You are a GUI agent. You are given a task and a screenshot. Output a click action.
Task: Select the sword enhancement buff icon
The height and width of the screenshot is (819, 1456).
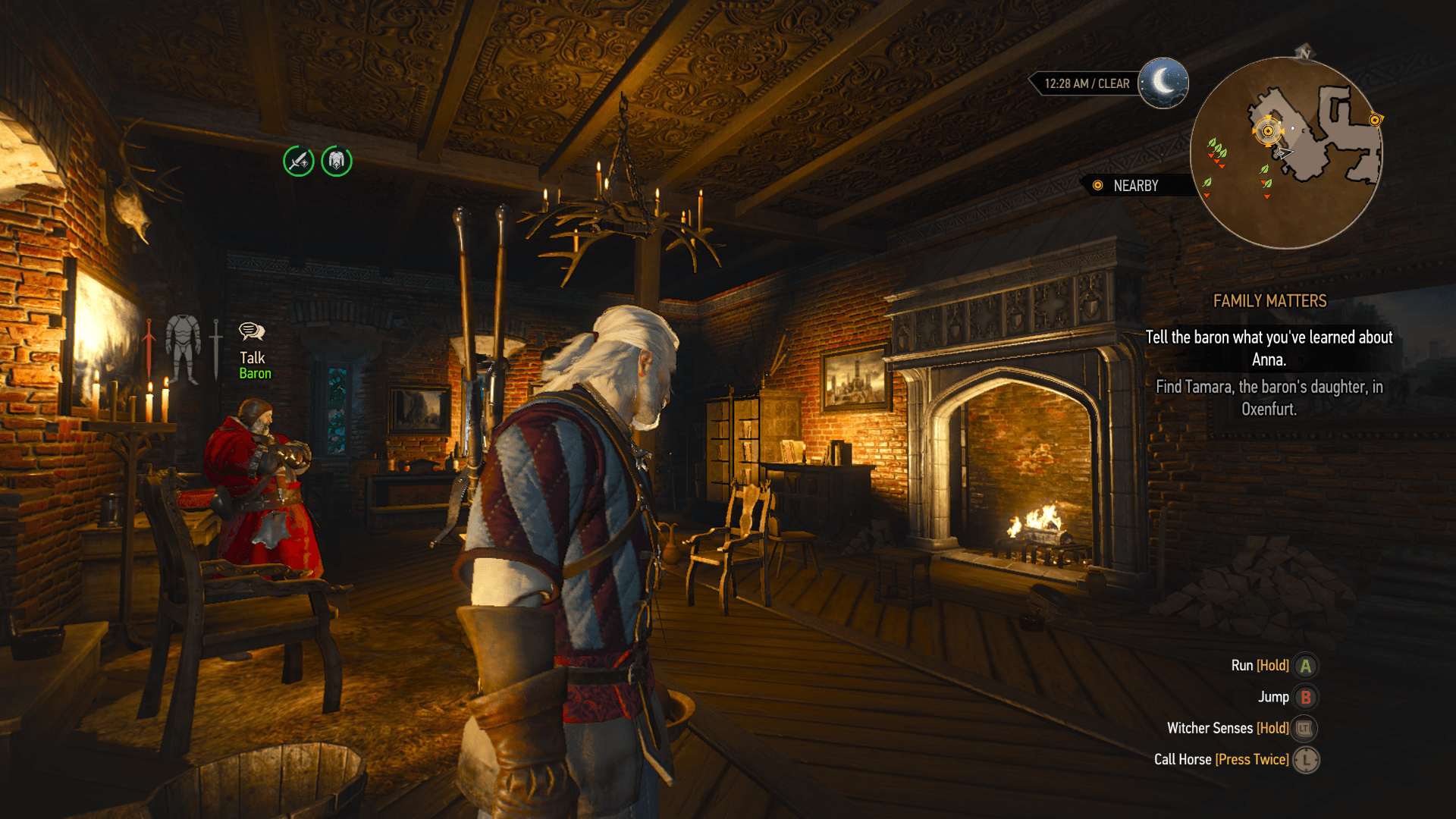(x=299, y=162)
